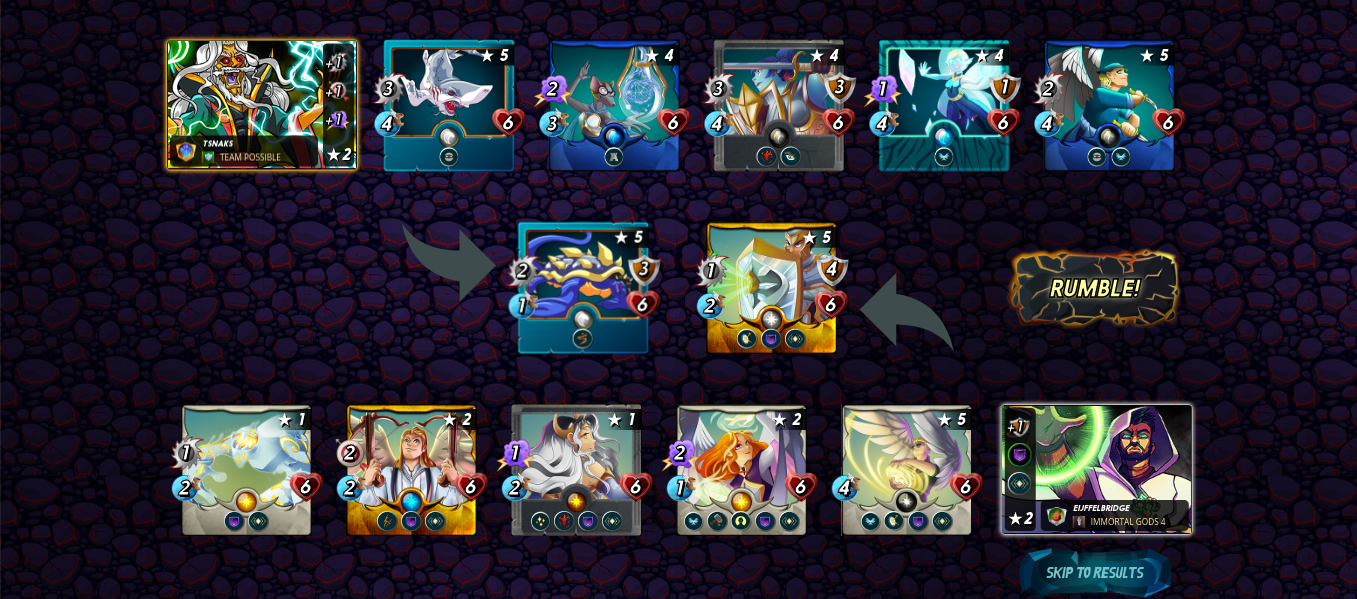Screen dimensions: 1357x599
Task: Pick the gold-bordered blonde angel card
Action: (411, 470)
